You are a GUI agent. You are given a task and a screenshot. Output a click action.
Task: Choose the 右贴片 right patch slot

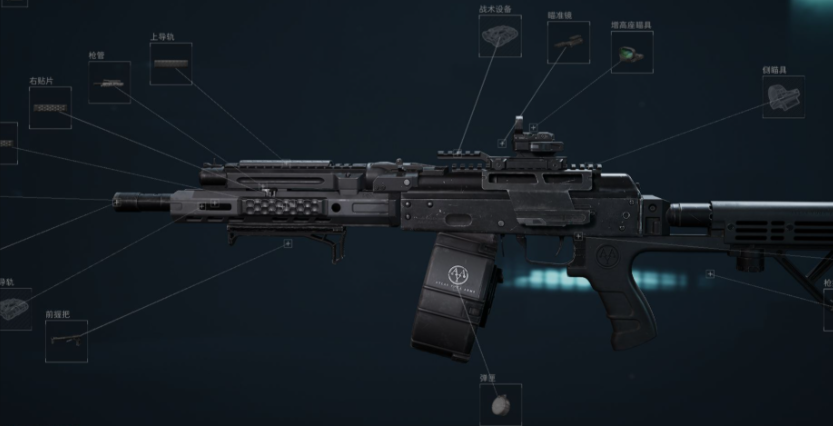pos(50,107)
